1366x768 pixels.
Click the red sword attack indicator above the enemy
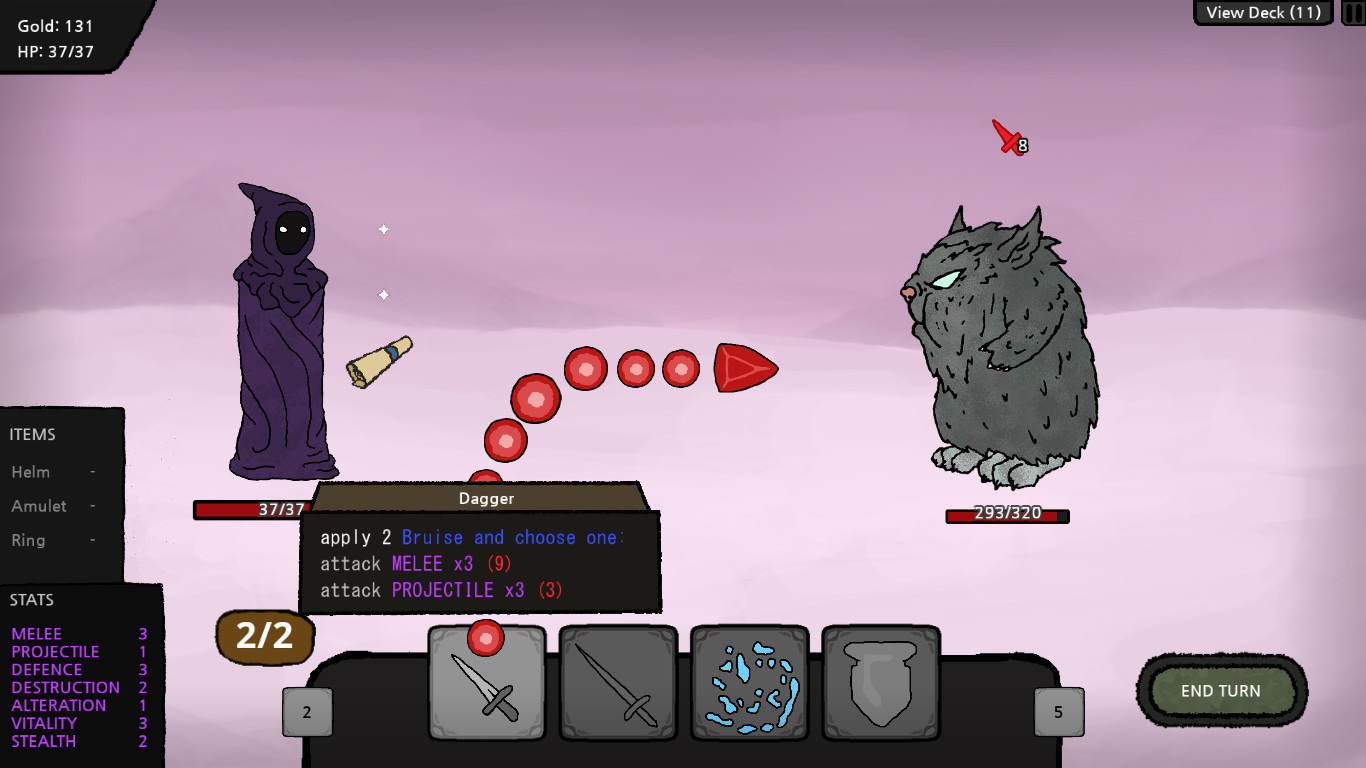point(1003,137)
